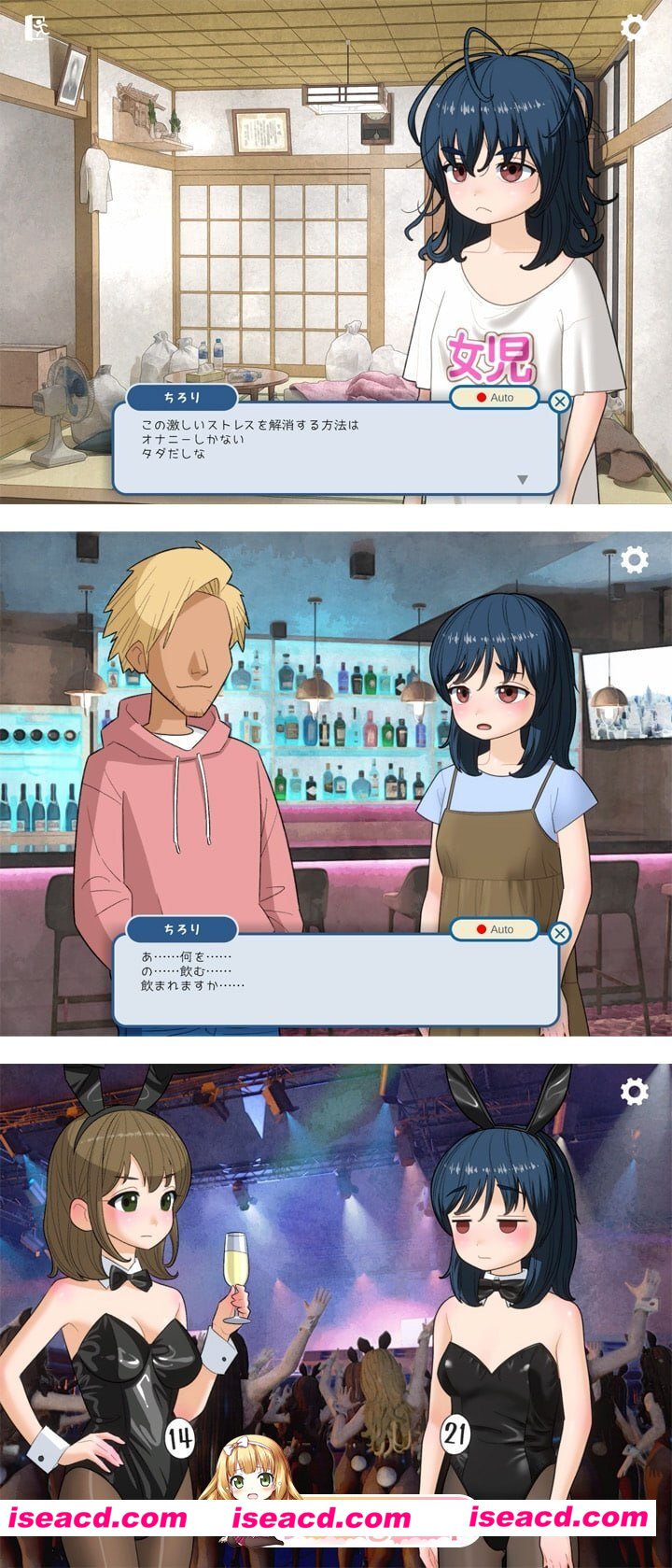Image resolution: width=672 pixels, height=1568 pixels.
Task: Toggle Auto mode in the bar scene dialogue
Action: pyautogui.click(x=495, y=929)
